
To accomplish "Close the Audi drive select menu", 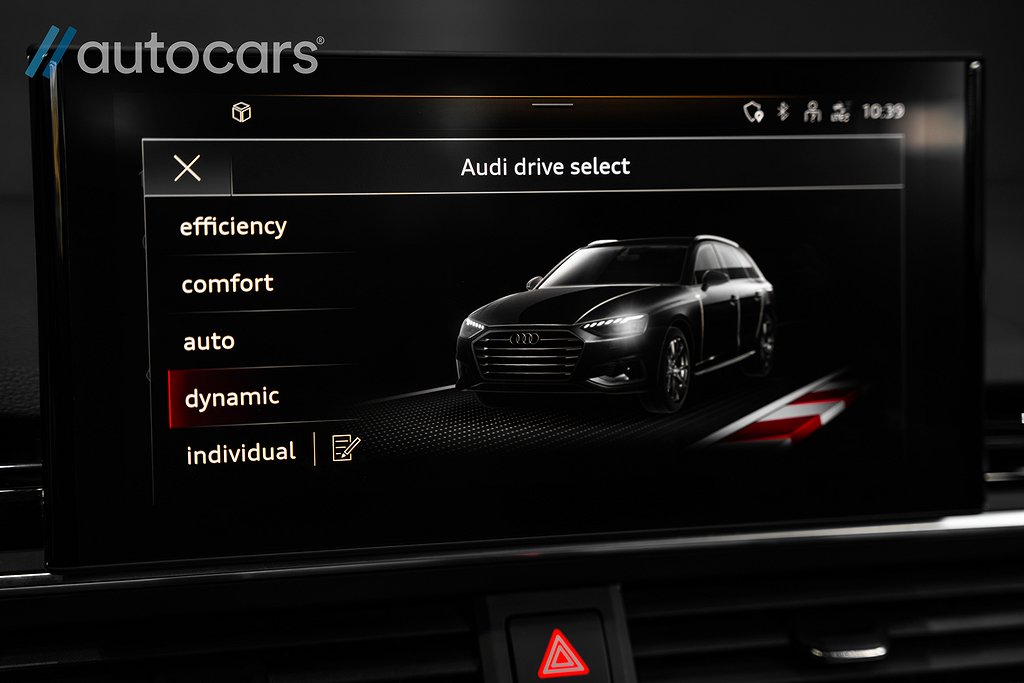I will (187, 168).
